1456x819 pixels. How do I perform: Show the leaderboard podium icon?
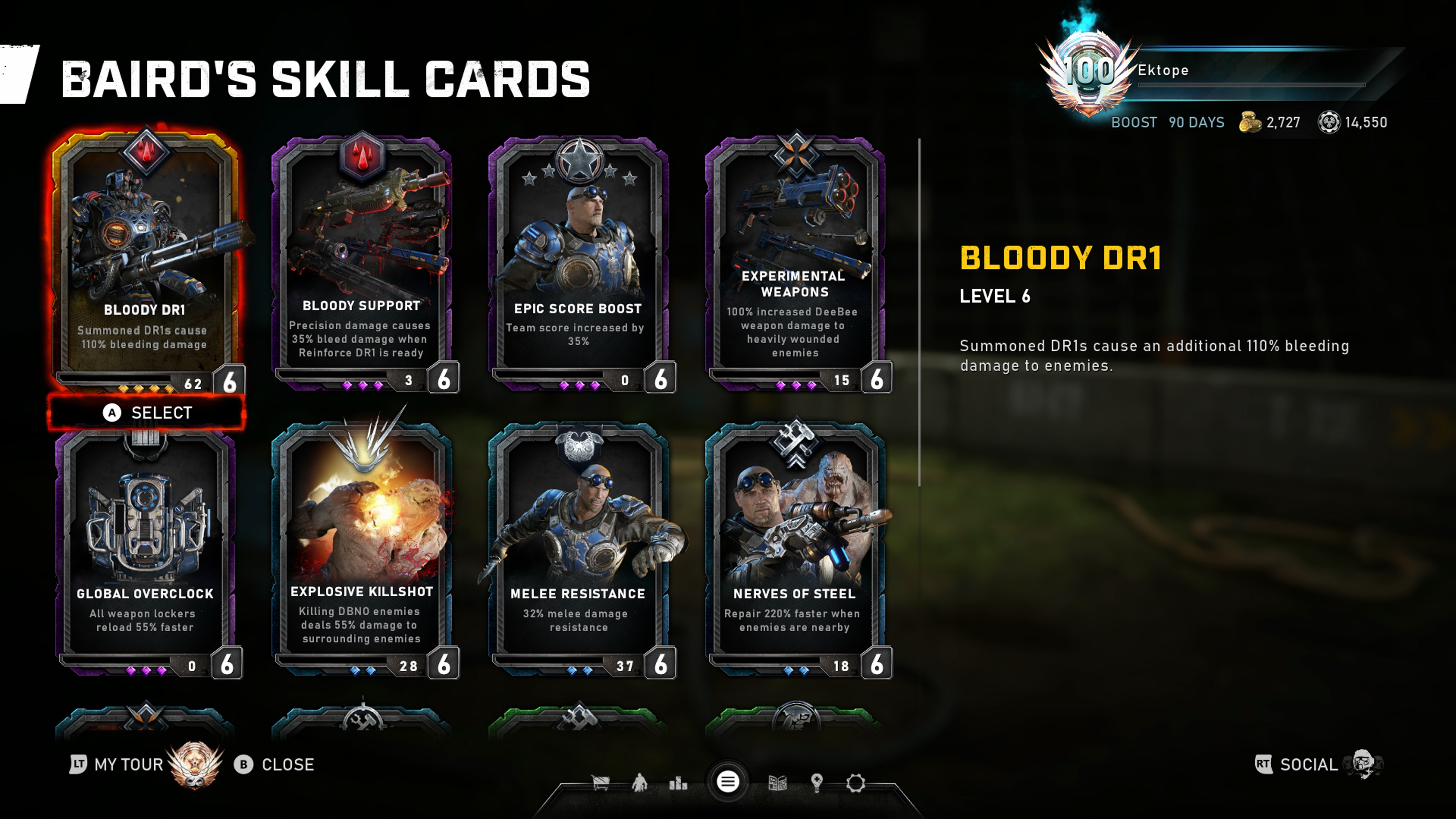(678, 783)
